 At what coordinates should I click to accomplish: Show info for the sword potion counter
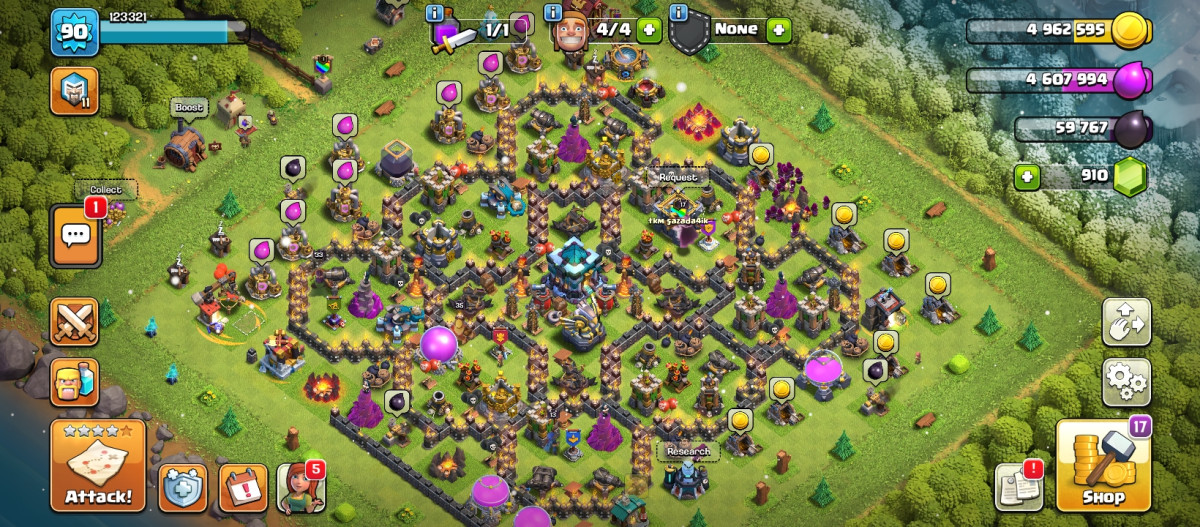[x=434, y=13]
